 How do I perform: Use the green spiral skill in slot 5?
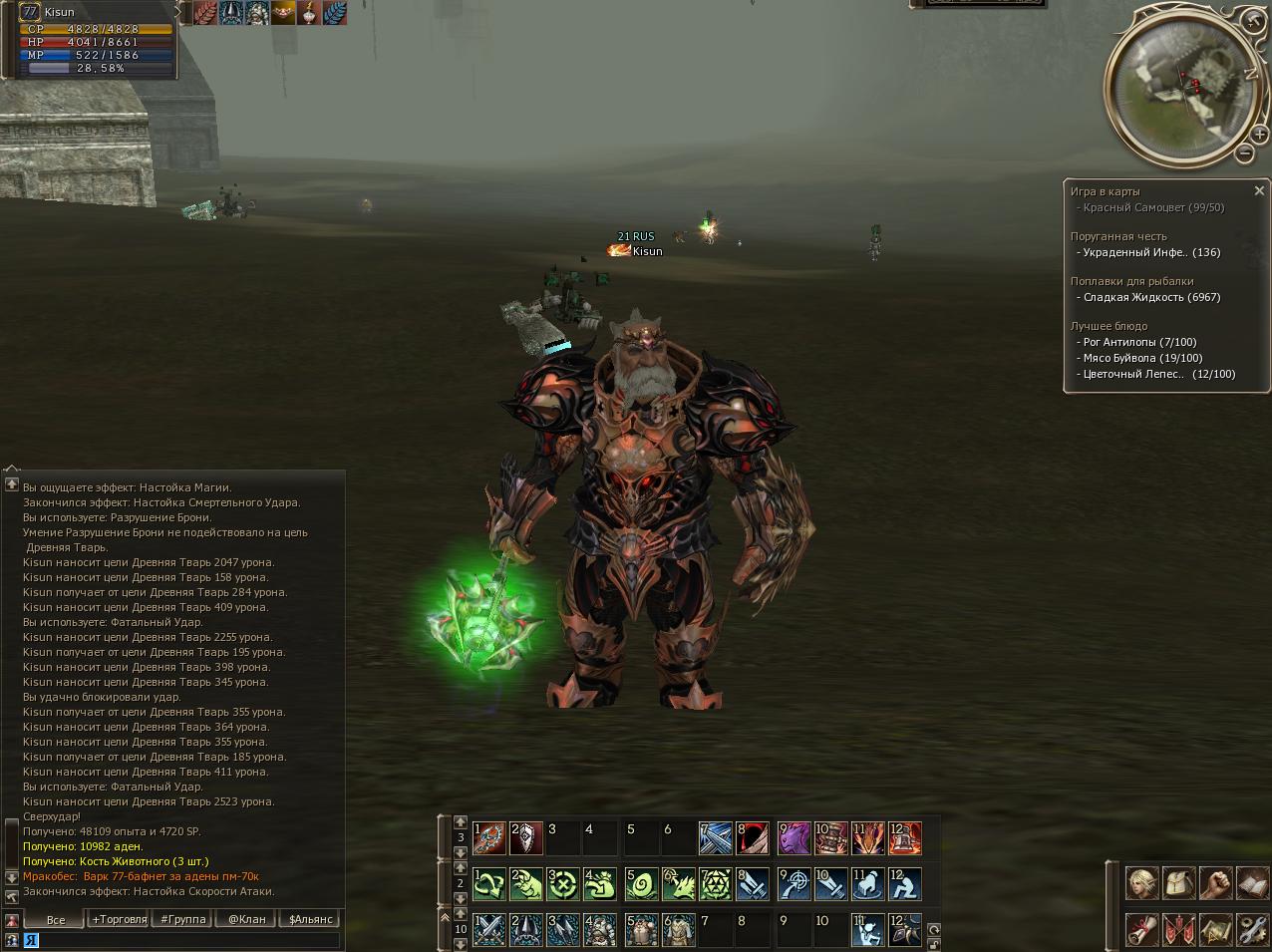click(641, 884)
